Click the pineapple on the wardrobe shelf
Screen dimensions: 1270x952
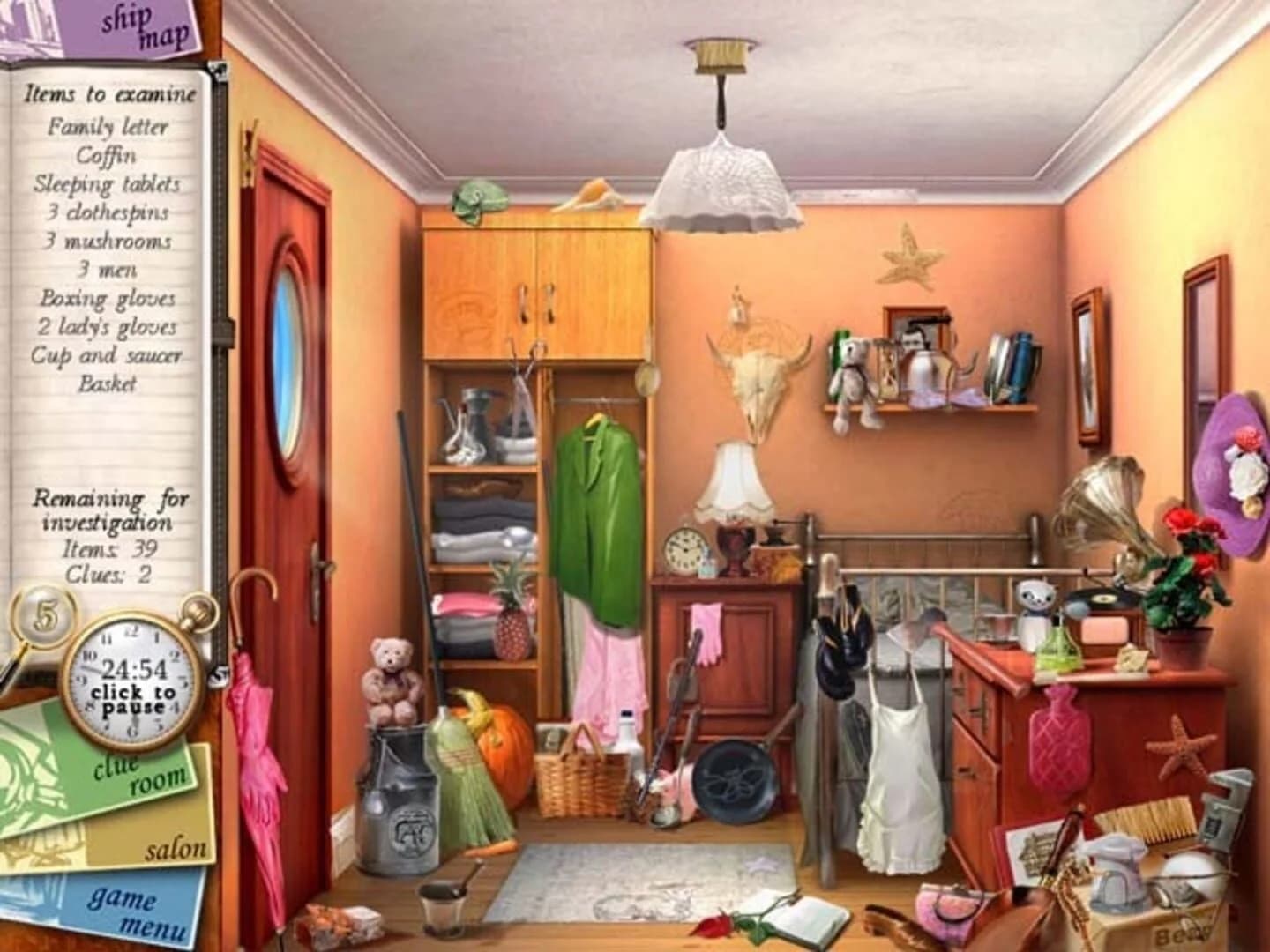click(x=512, y=626)
